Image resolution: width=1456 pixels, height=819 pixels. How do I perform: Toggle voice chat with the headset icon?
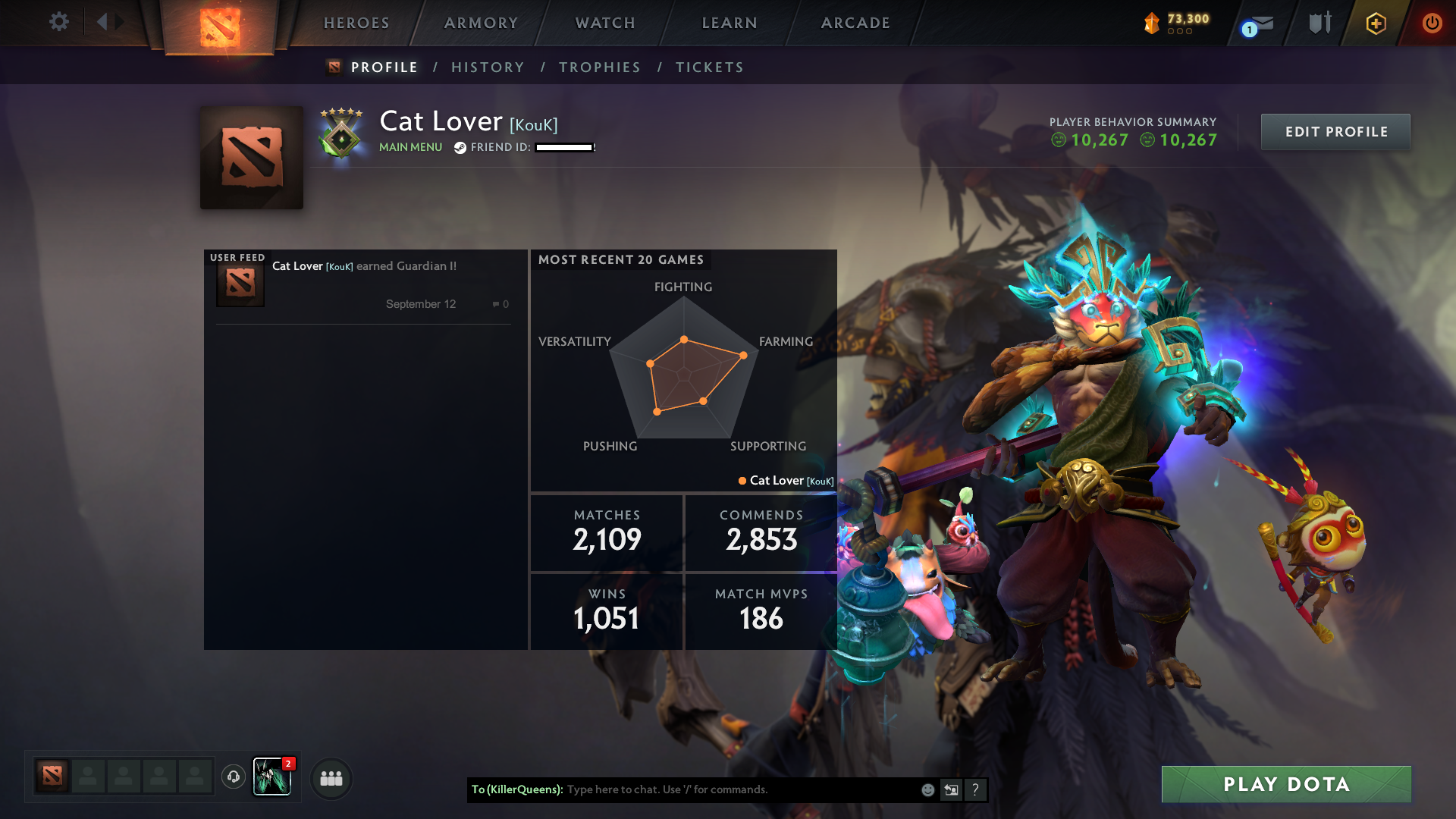tap(233, 777)
